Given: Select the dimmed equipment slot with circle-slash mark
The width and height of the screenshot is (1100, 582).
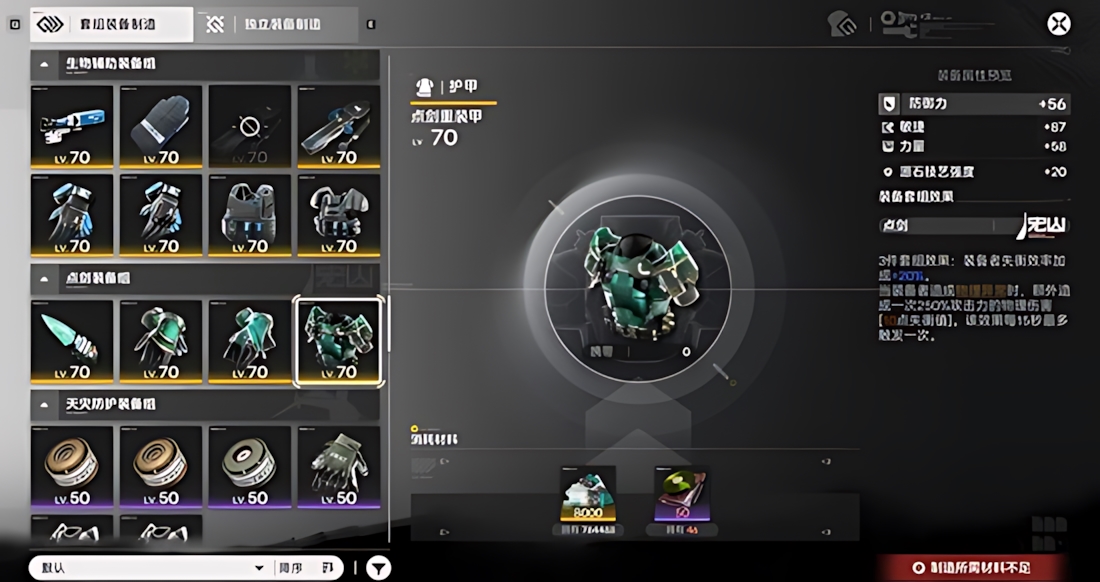Looking at the screenshot, I should pyautogui.click(x=250, y=126).
